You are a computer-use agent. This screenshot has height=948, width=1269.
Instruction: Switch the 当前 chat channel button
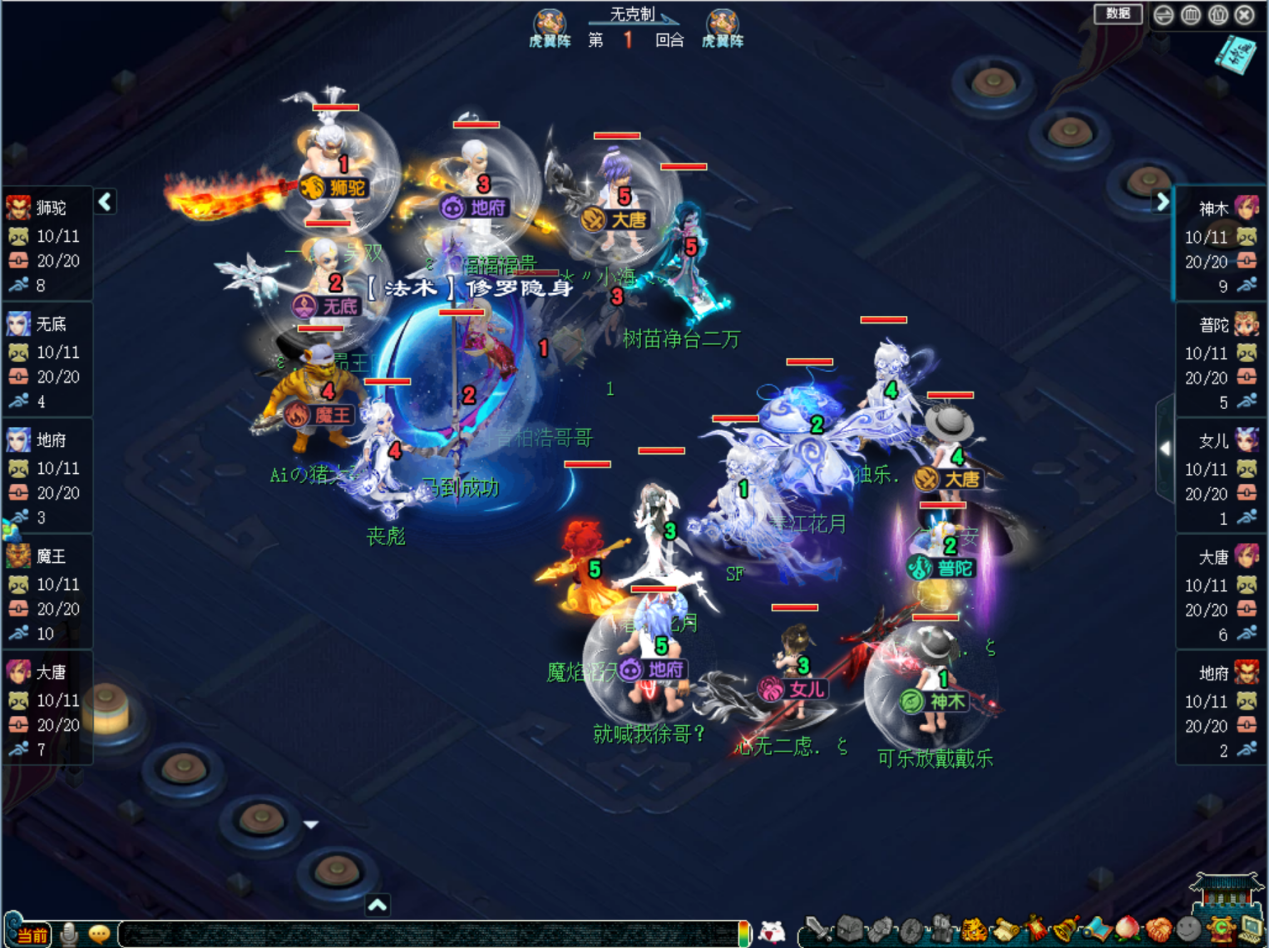tap(32, 934)
